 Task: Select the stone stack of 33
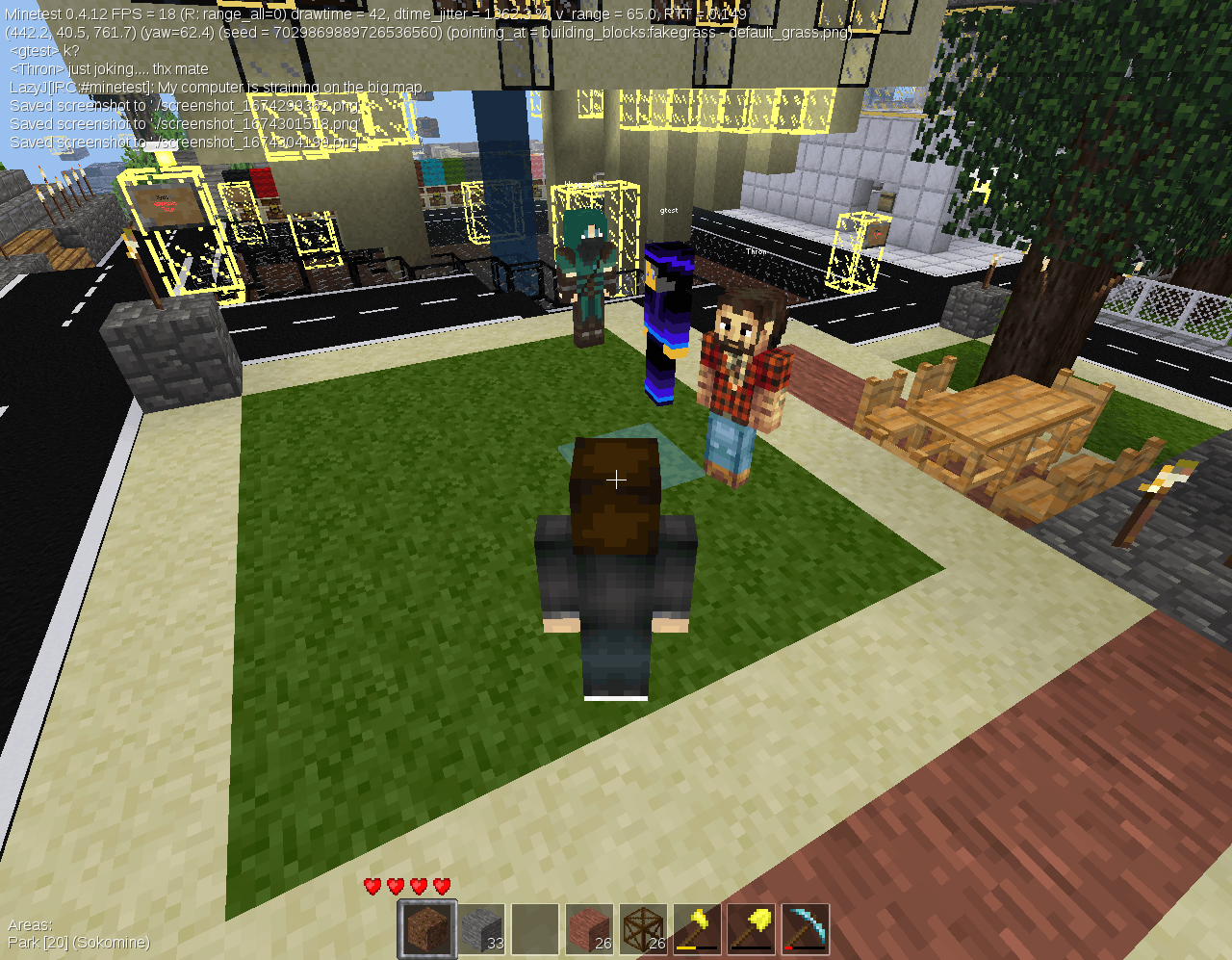pyautogui.click(x=481, y=927)
